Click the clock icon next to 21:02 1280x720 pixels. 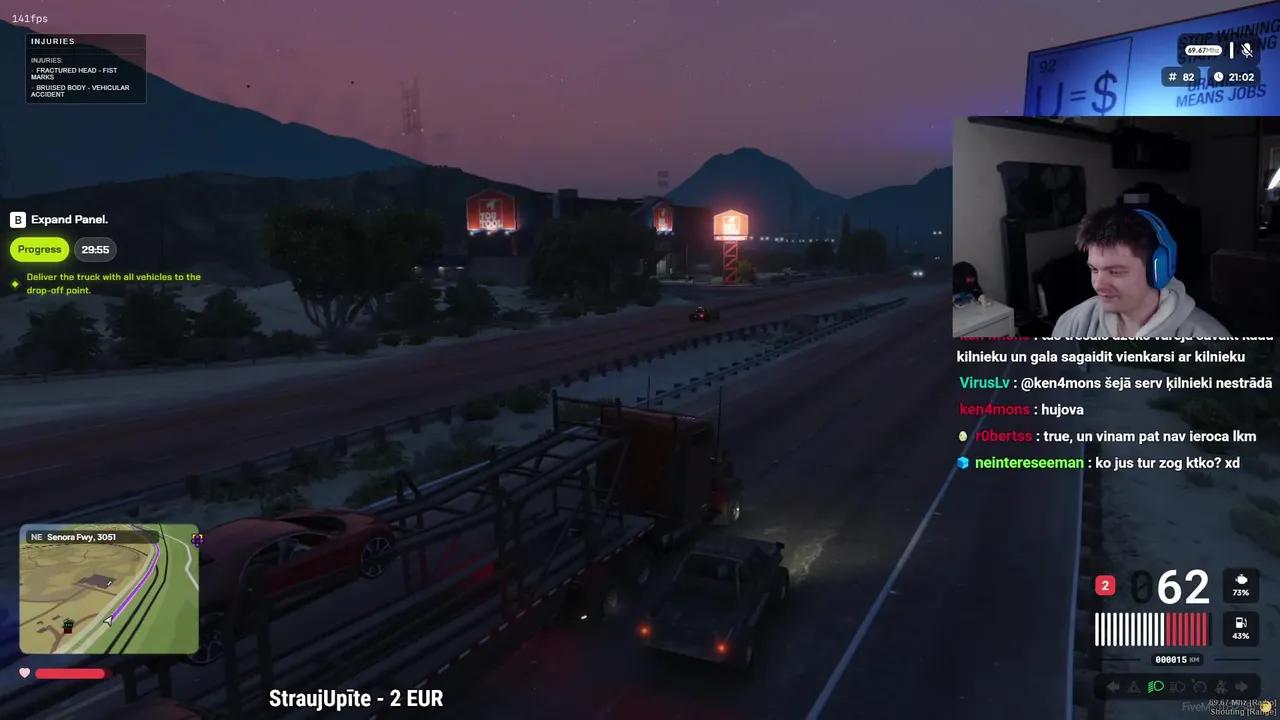1218,77
